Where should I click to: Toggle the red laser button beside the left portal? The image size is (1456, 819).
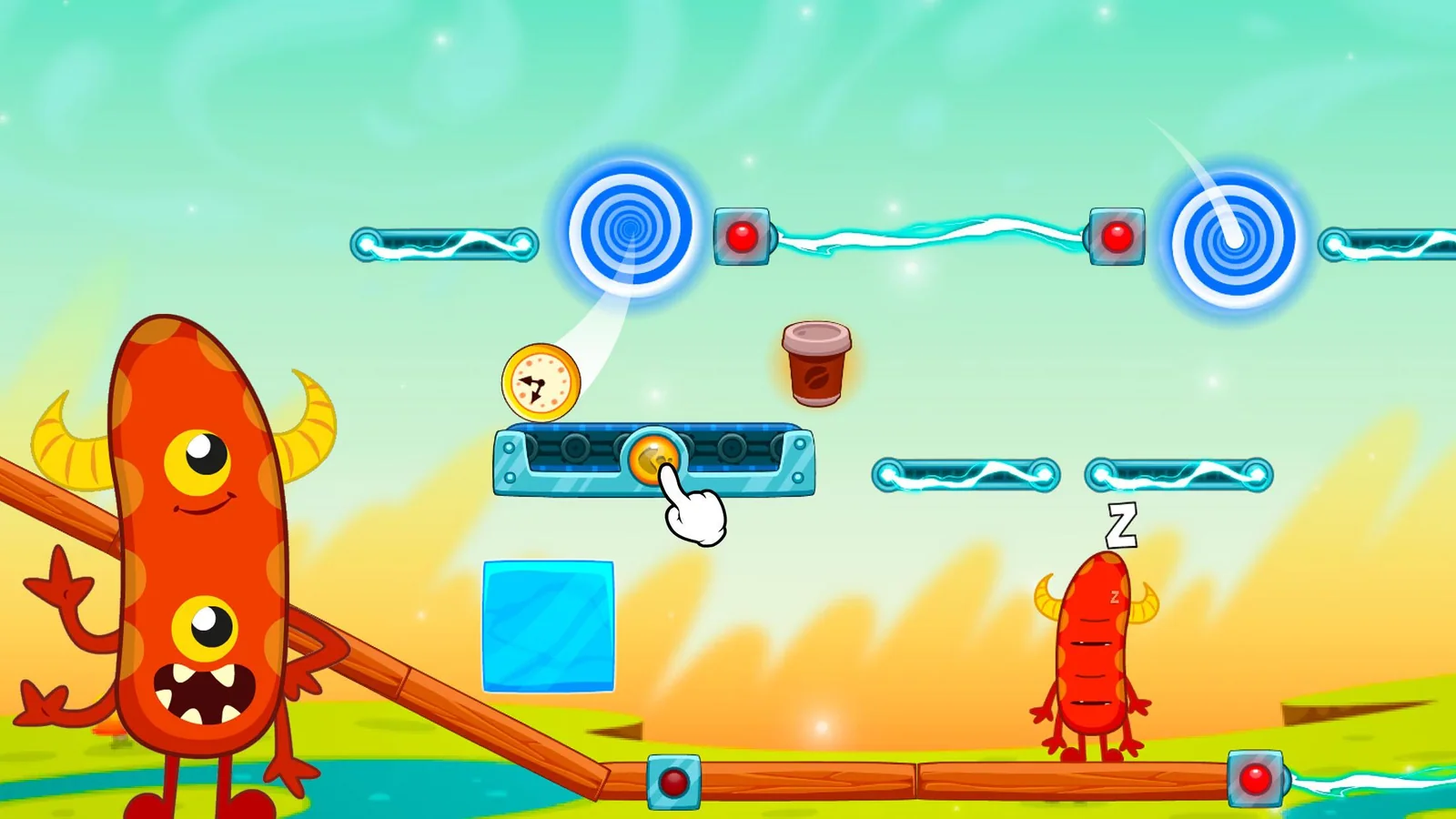click(742, 237)
